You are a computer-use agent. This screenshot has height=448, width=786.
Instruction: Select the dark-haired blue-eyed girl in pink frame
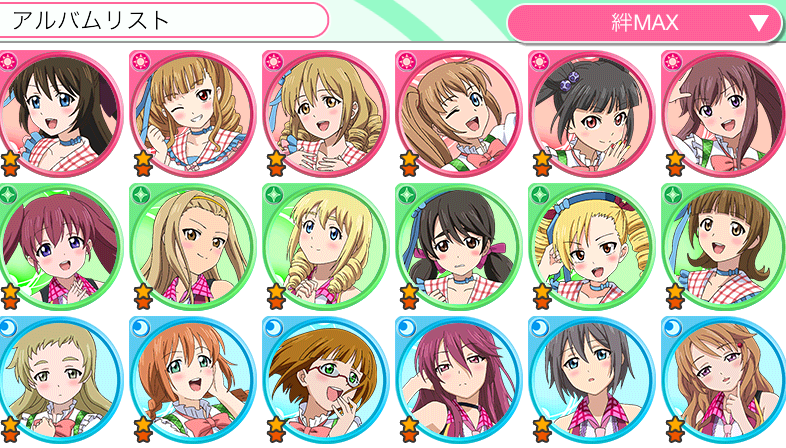60,108
